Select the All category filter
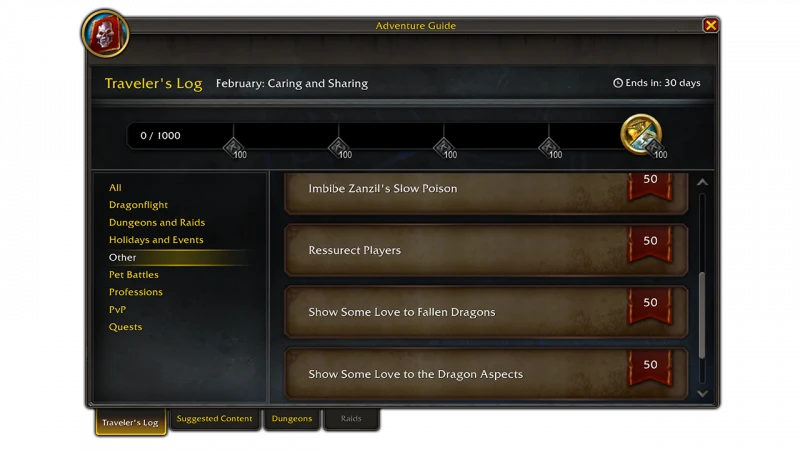The width and height of the screenshot is (800, 450). coord(116,188)
